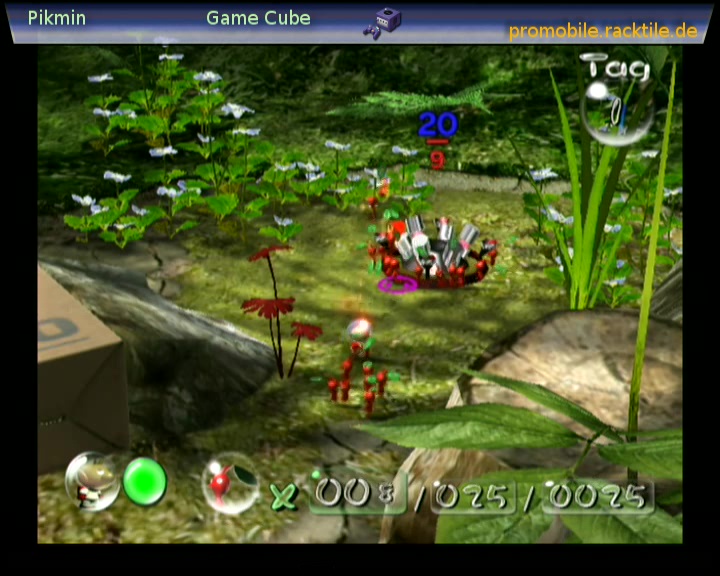Click the Captain Olimar portrait bubble
720x576 pixels.
coord(93,481)
